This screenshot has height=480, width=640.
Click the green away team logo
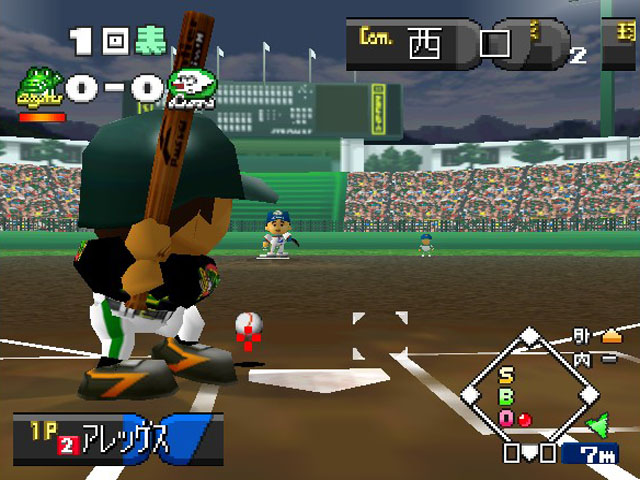click(38, 88)
